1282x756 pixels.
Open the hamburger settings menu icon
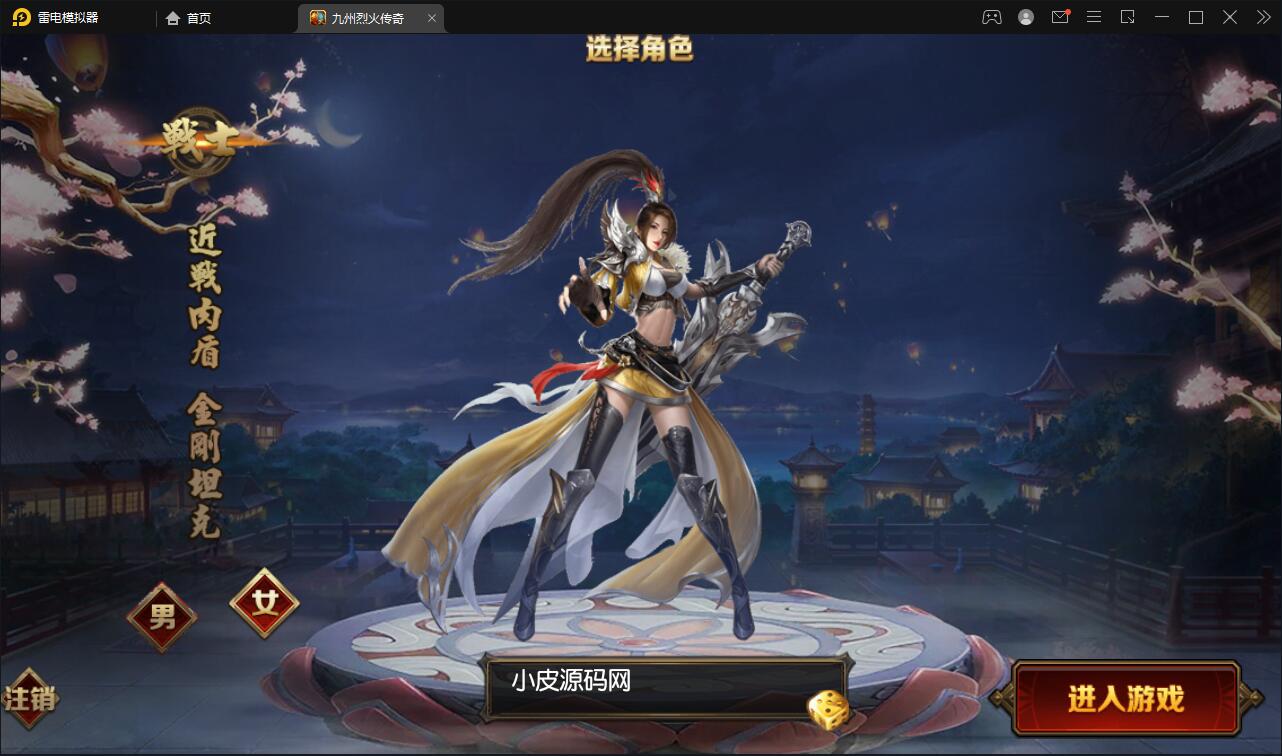point(1093,17)
